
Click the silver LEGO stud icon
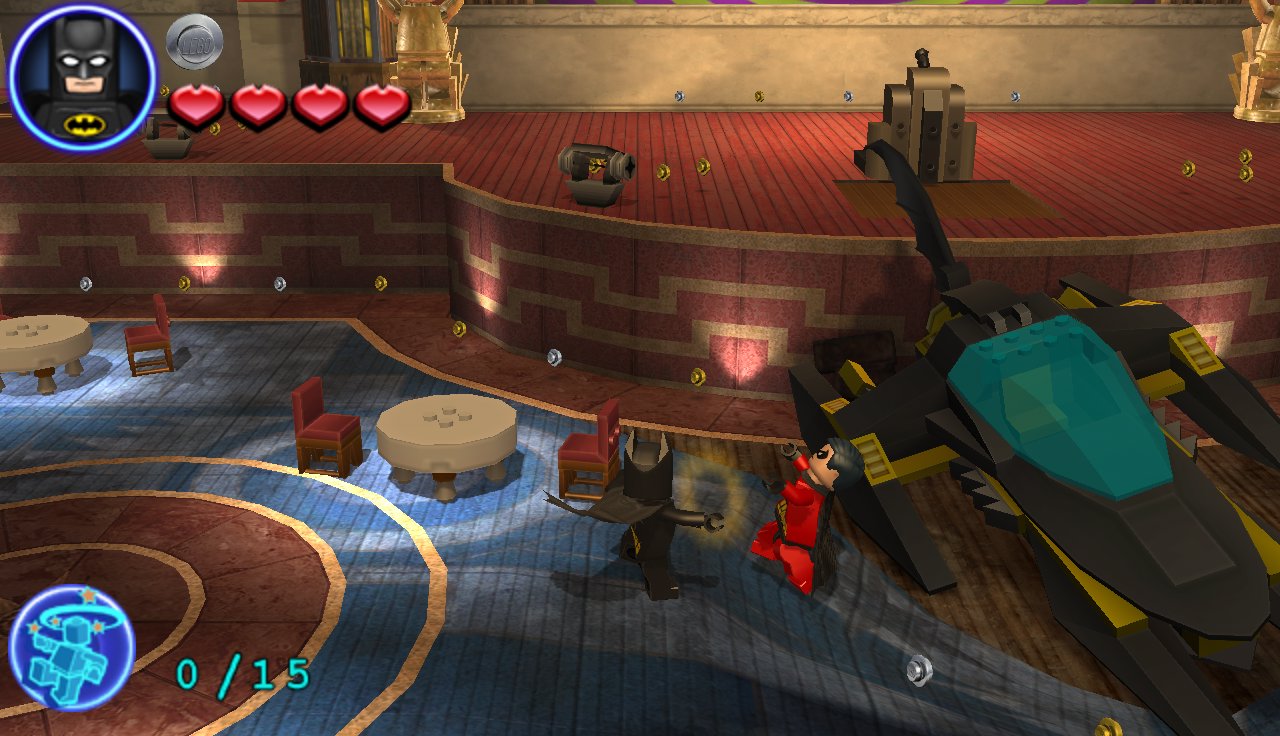[x=194, y=42]
